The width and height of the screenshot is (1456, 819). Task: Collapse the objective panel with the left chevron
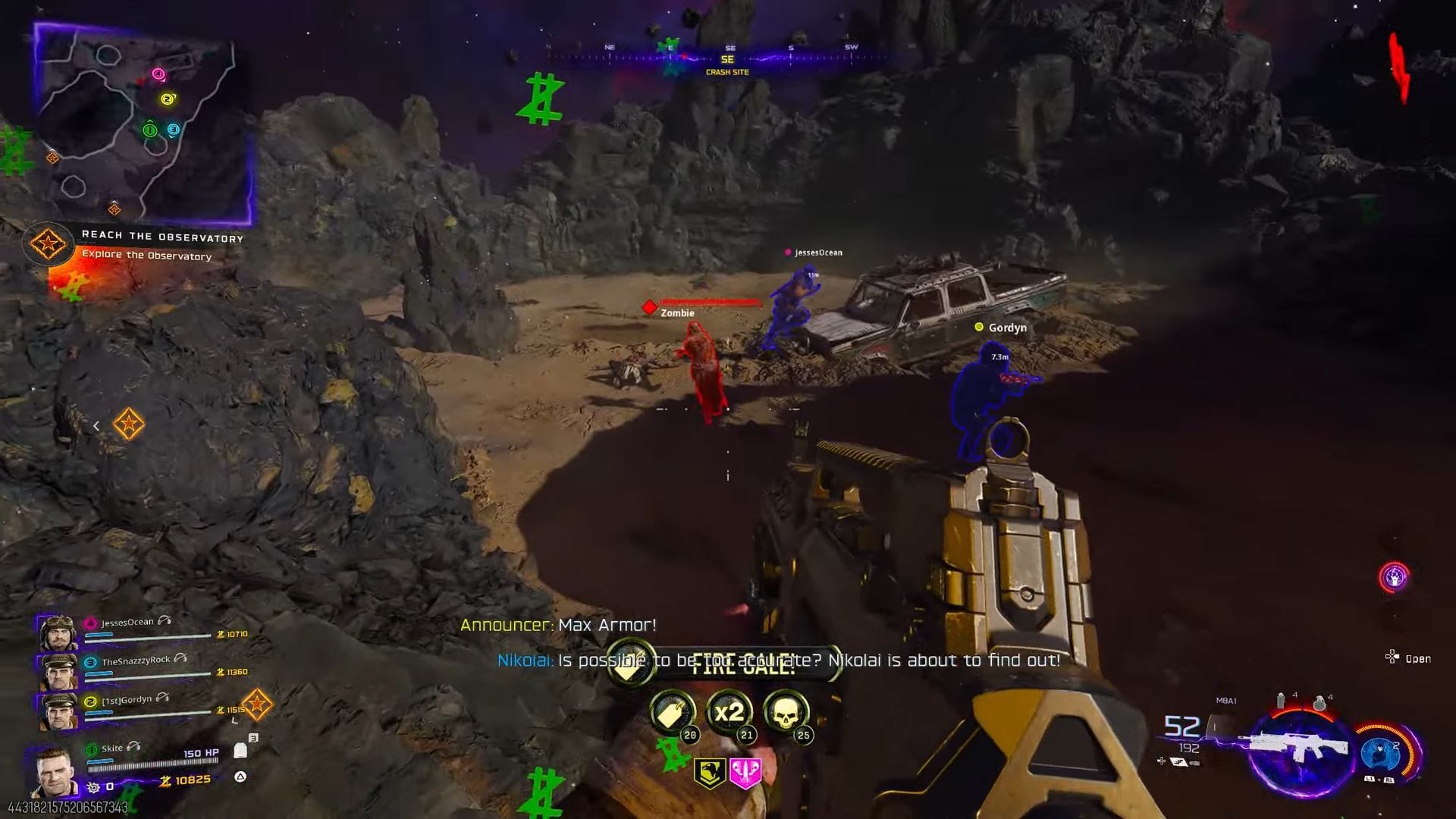(96, 425)
